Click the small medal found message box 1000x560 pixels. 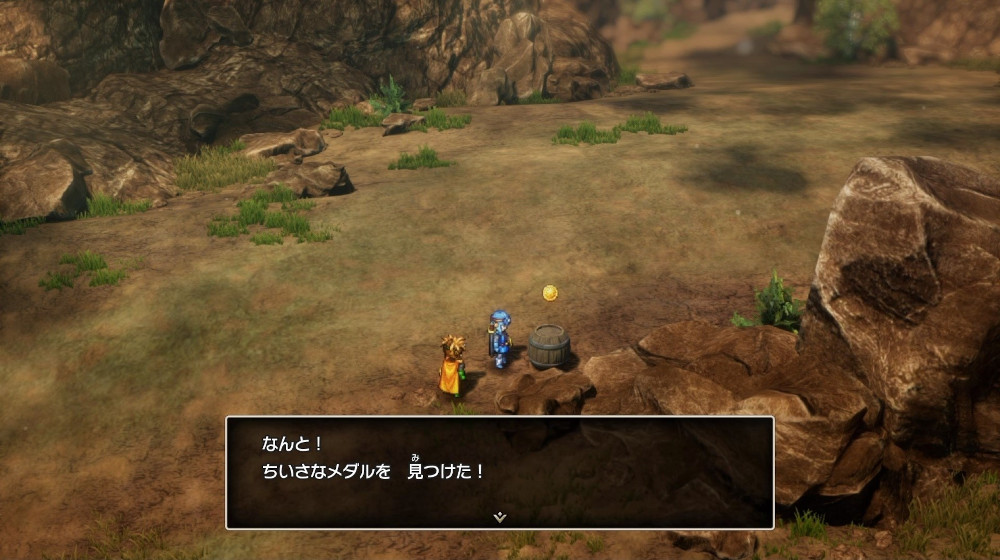pos(500,472)
